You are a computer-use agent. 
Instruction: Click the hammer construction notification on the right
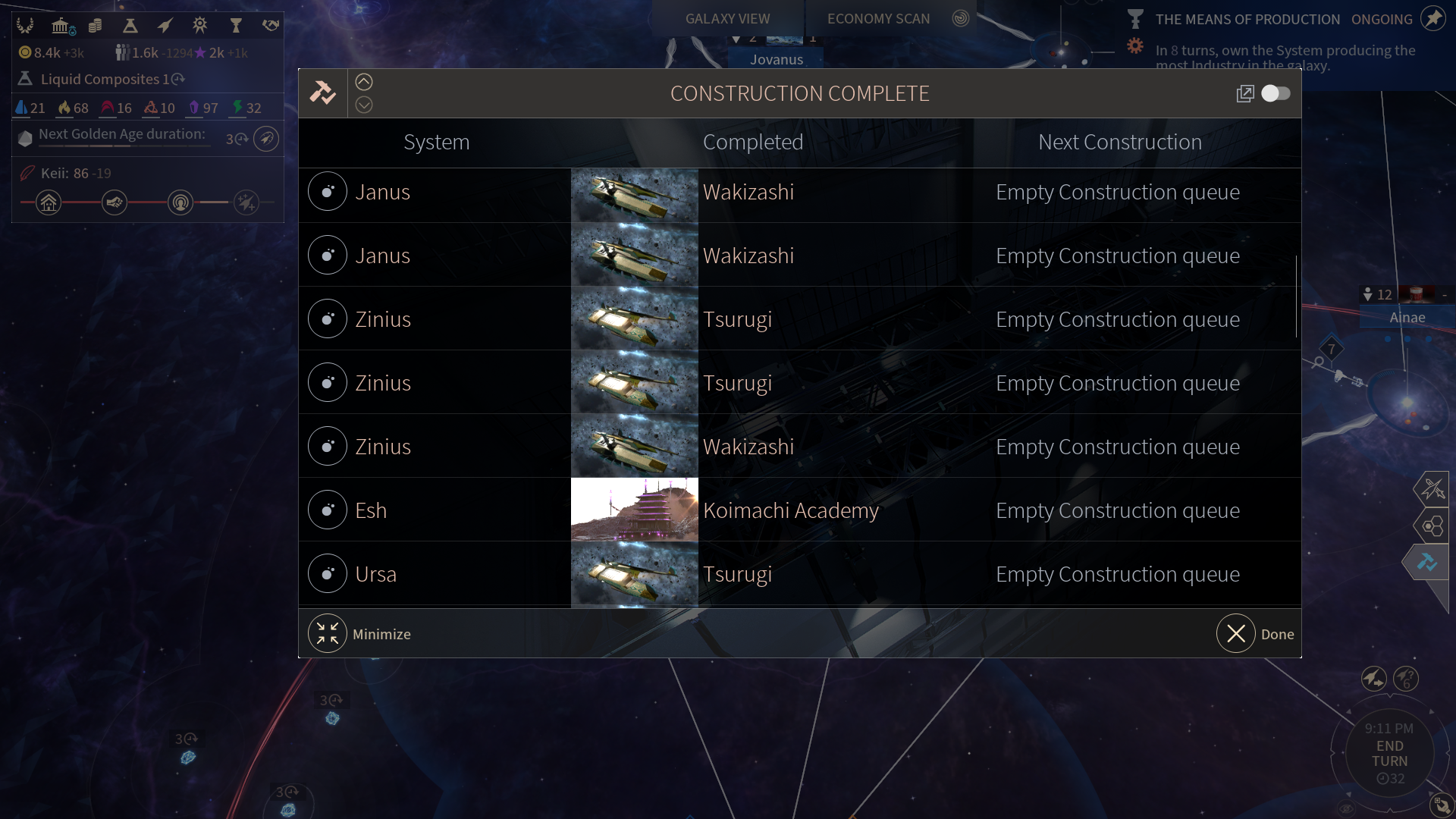tap(1427, 563)
